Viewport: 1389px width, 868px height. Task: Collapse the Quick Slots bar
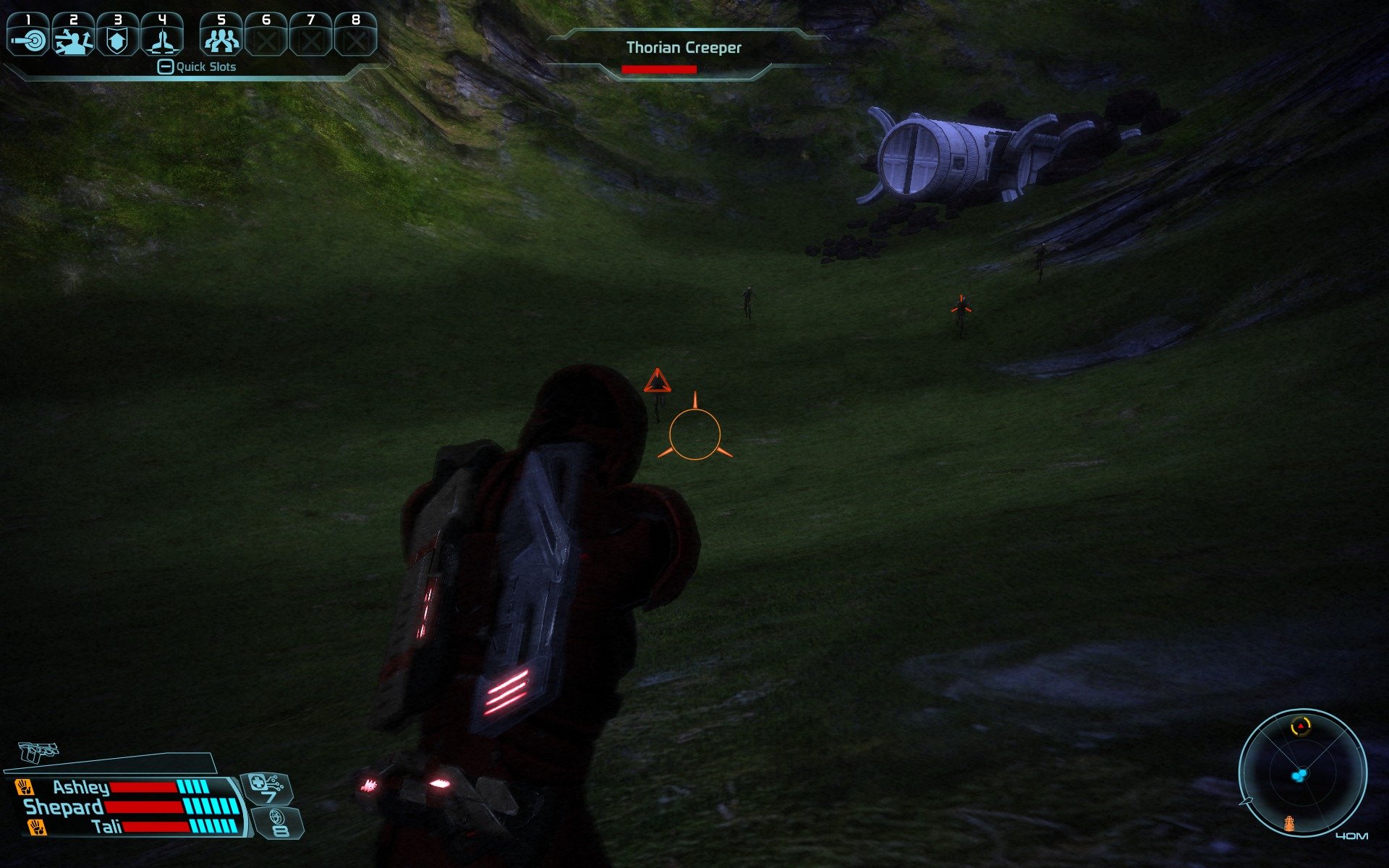pyautogui.click(x=166, y=67)
